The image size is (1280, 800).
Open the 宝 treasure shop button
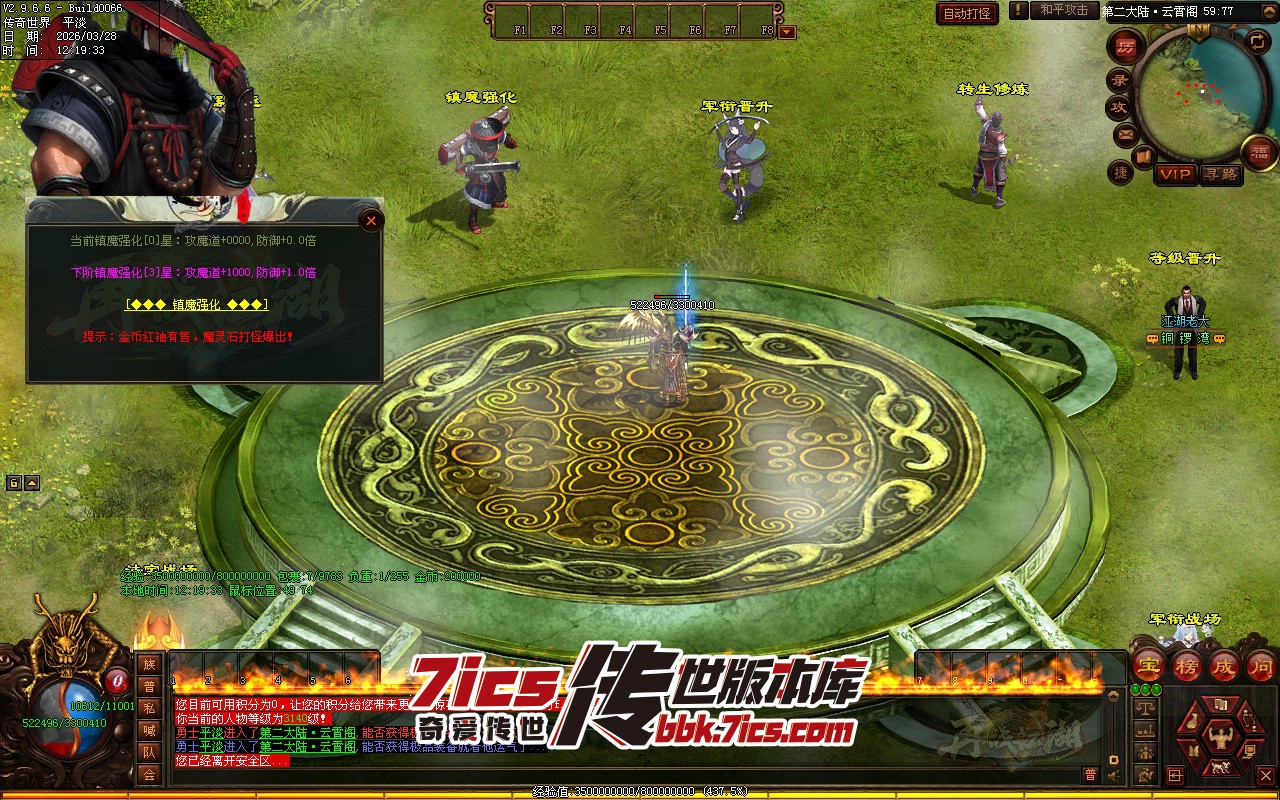[1149, 665]
